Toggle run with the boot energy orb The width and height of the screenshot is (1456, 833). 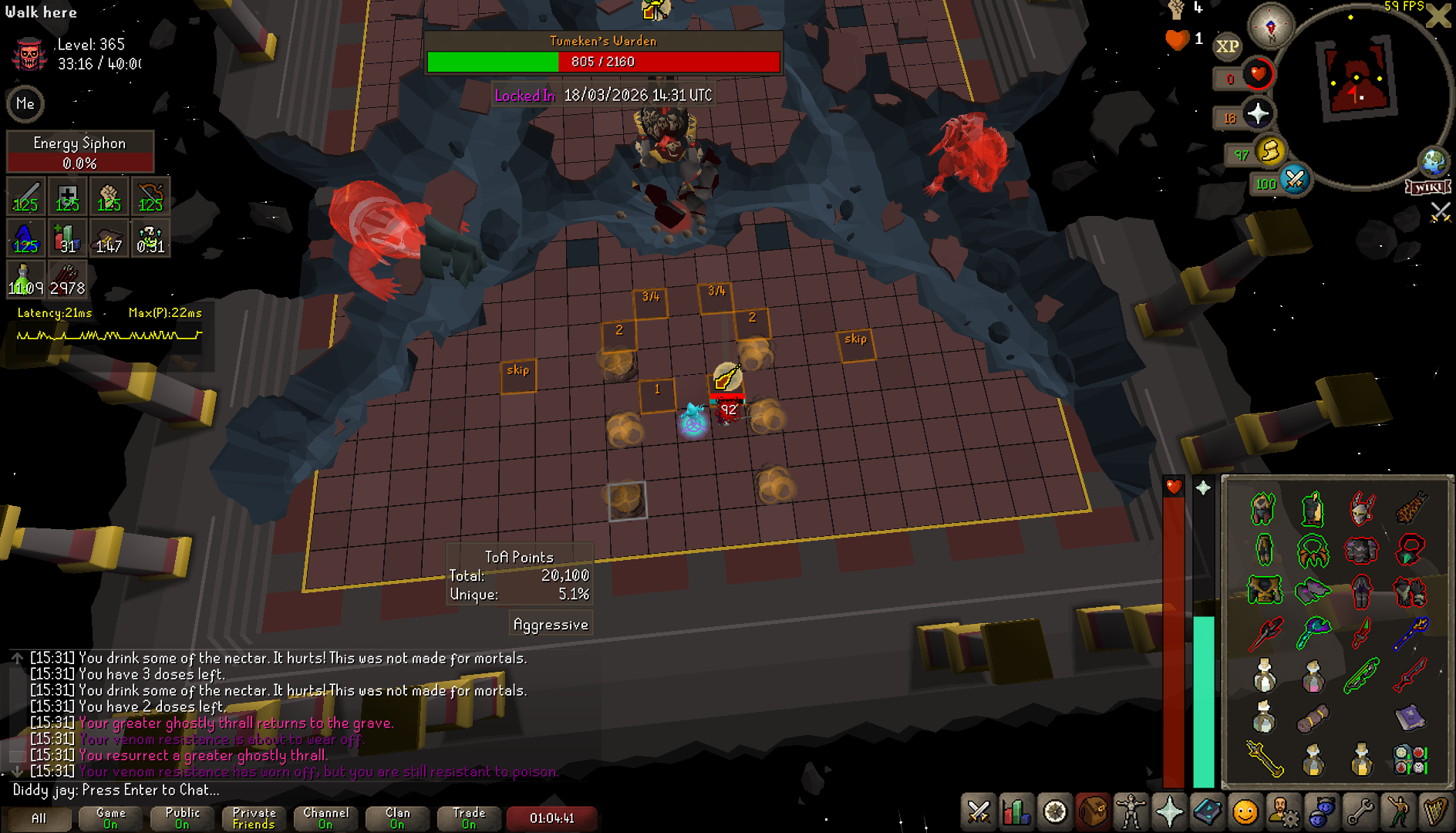point(1270,150)
